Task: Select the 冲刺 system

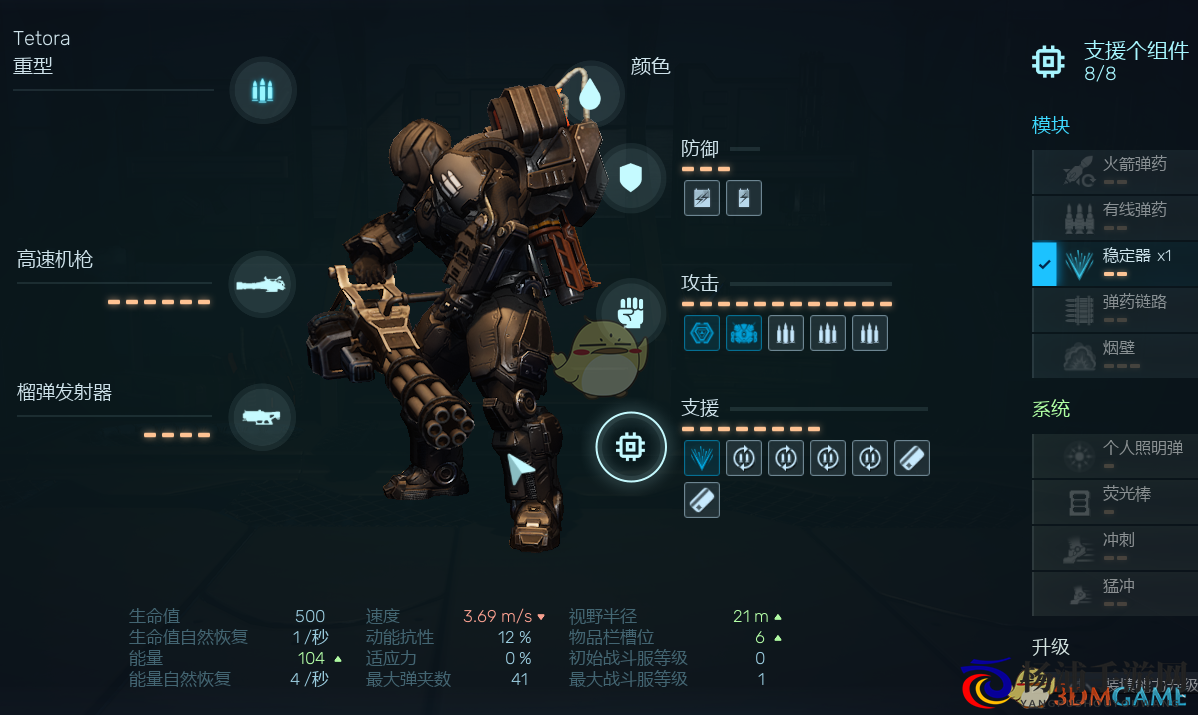Action: [1114, 548]
